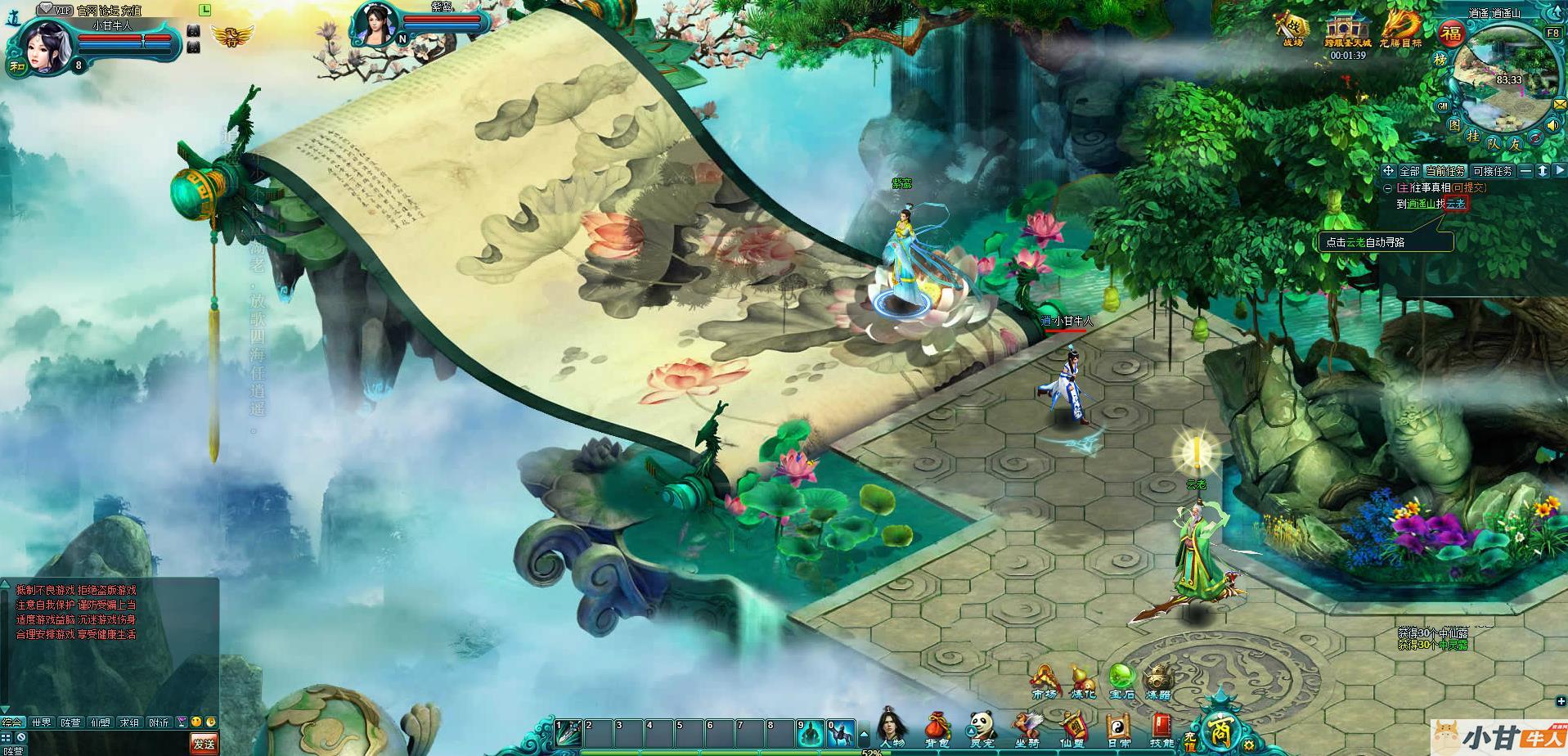Screen dimensions: 1568x756
Task: Open the 龙腾目标 dragon goals icon
Action: 1400,29
